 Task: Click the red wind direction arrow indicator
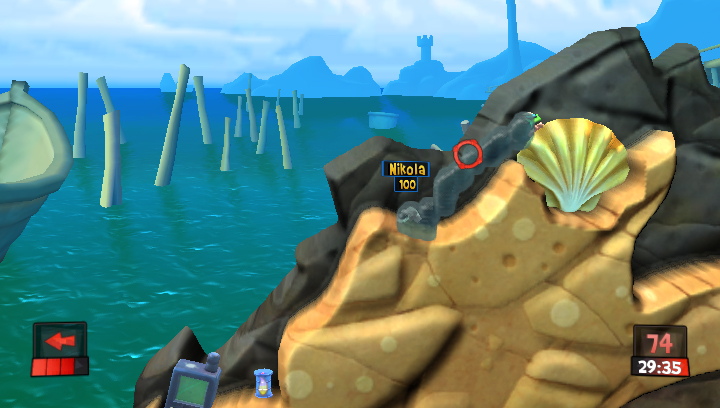[60, 341]
